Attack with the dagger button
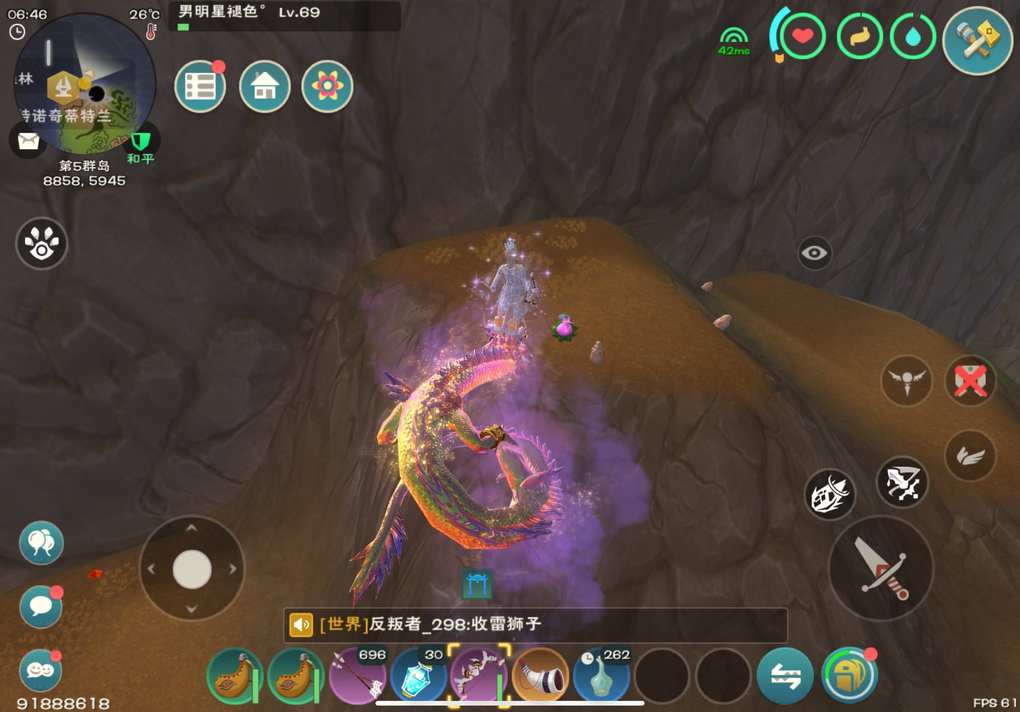This screenshot has width=1020, height=712. click(x=880, y=568)
